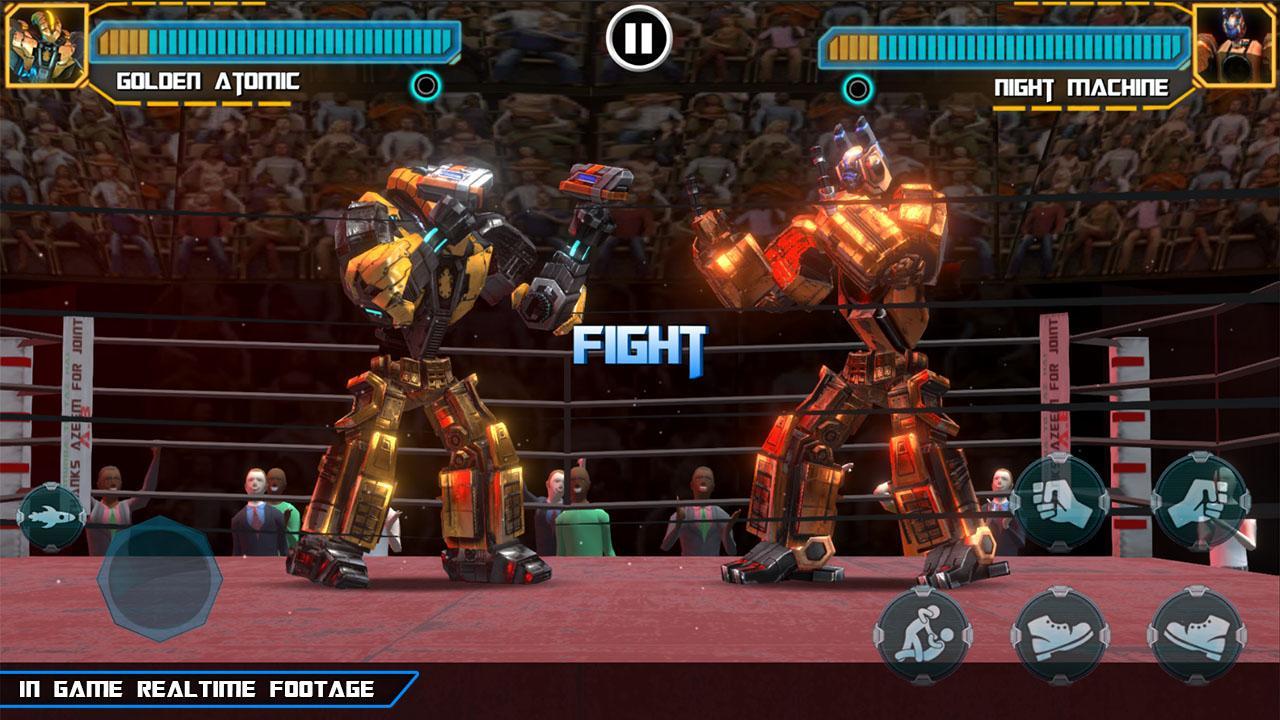1280x720 pixels.
Task: Pause the fight with the pause button
Action: tap(638, 38)
